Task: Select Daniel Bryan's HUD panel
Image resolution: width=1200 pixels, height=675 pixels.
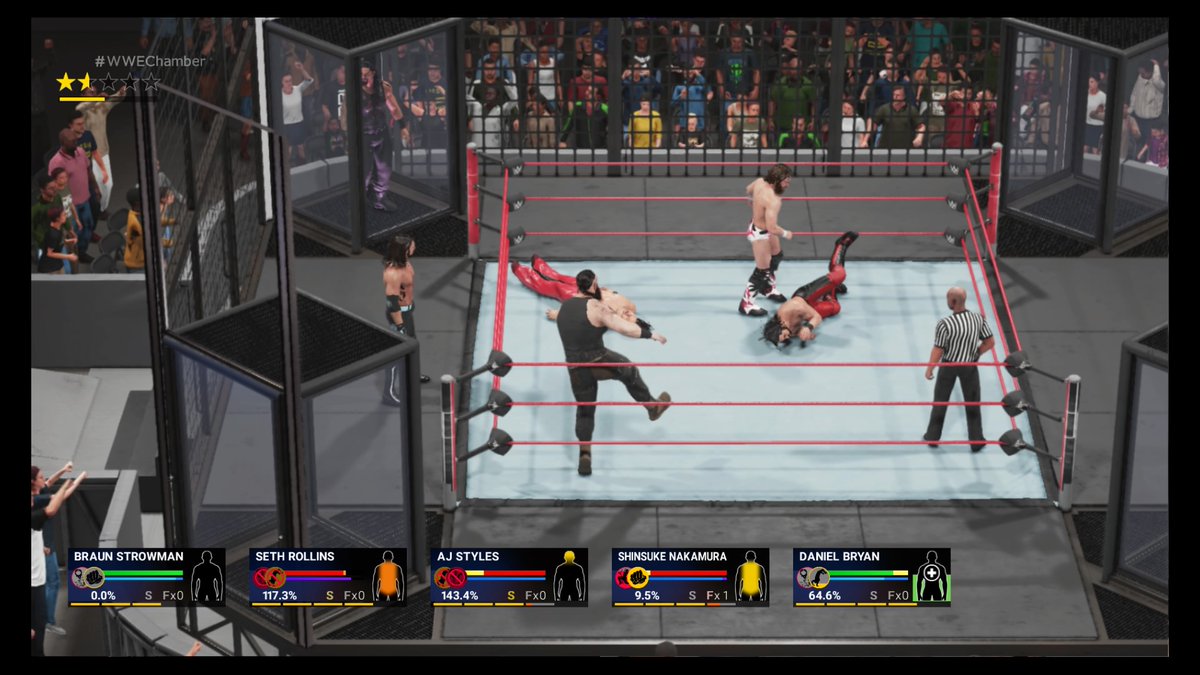Action: click(x=871, y=577)
